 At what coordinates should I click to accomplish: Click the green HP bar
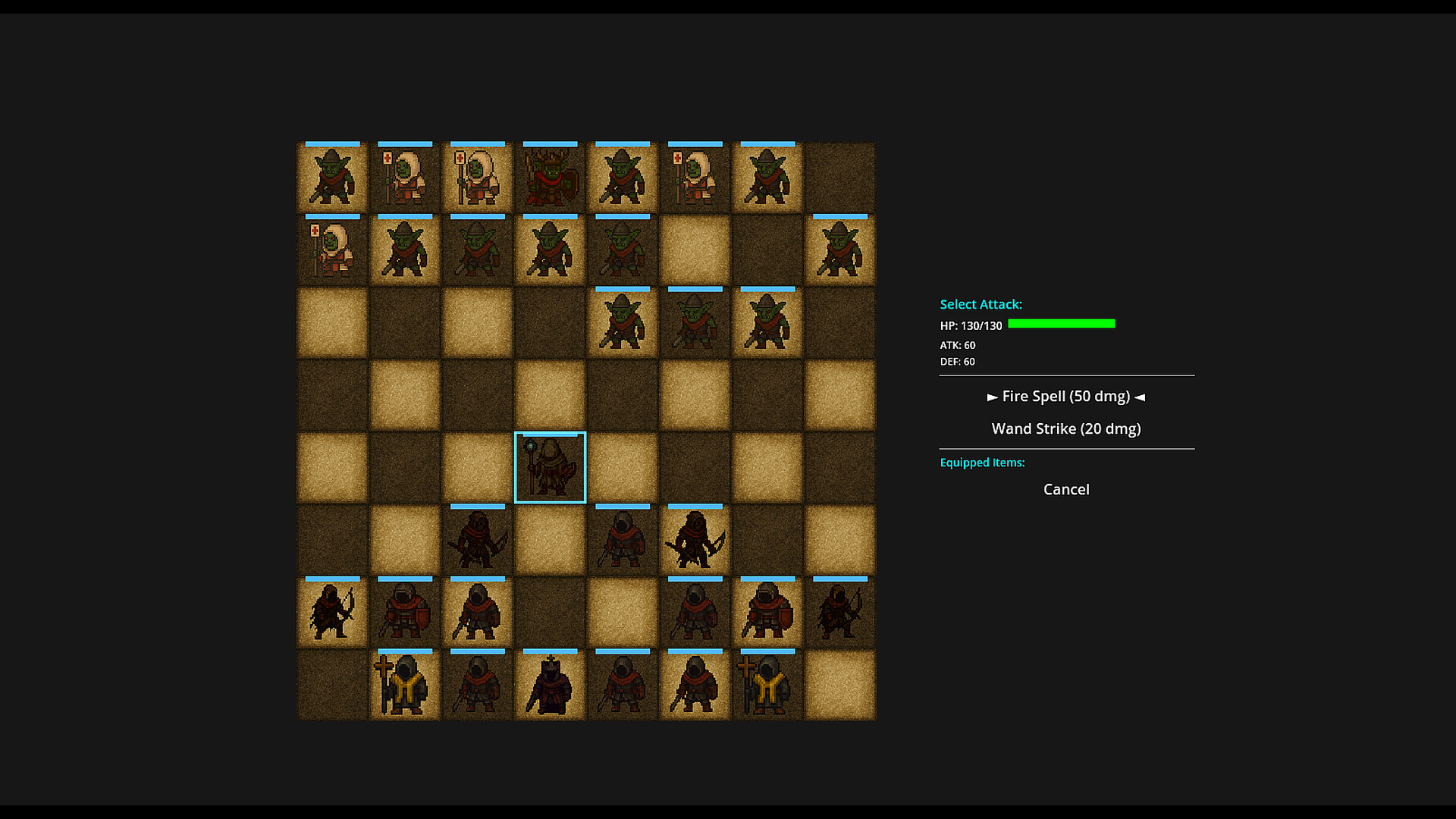click(1062, 324)
